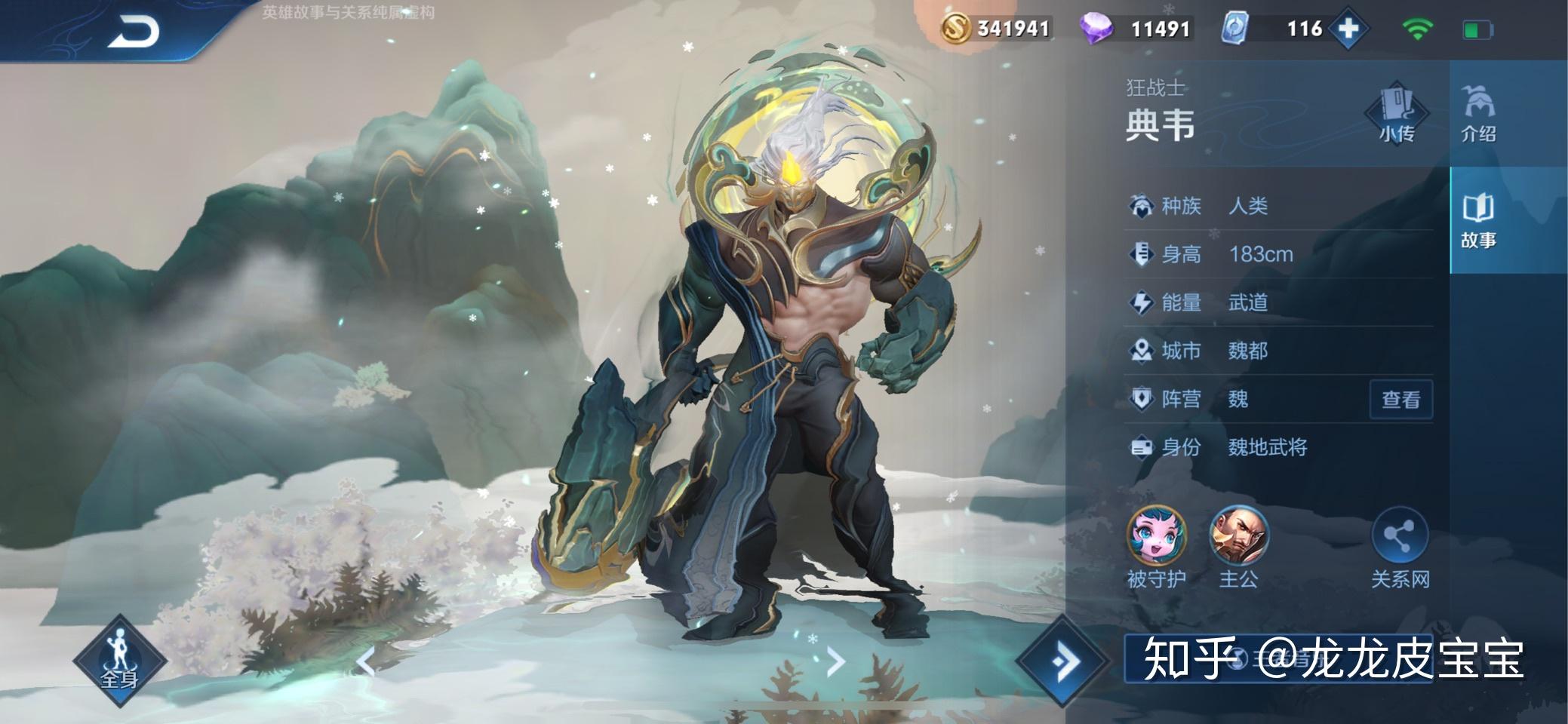The width and height of the screenshot is (1568, 724).
Task: Show the previous skin with left arrow
Action: [366, 661]
